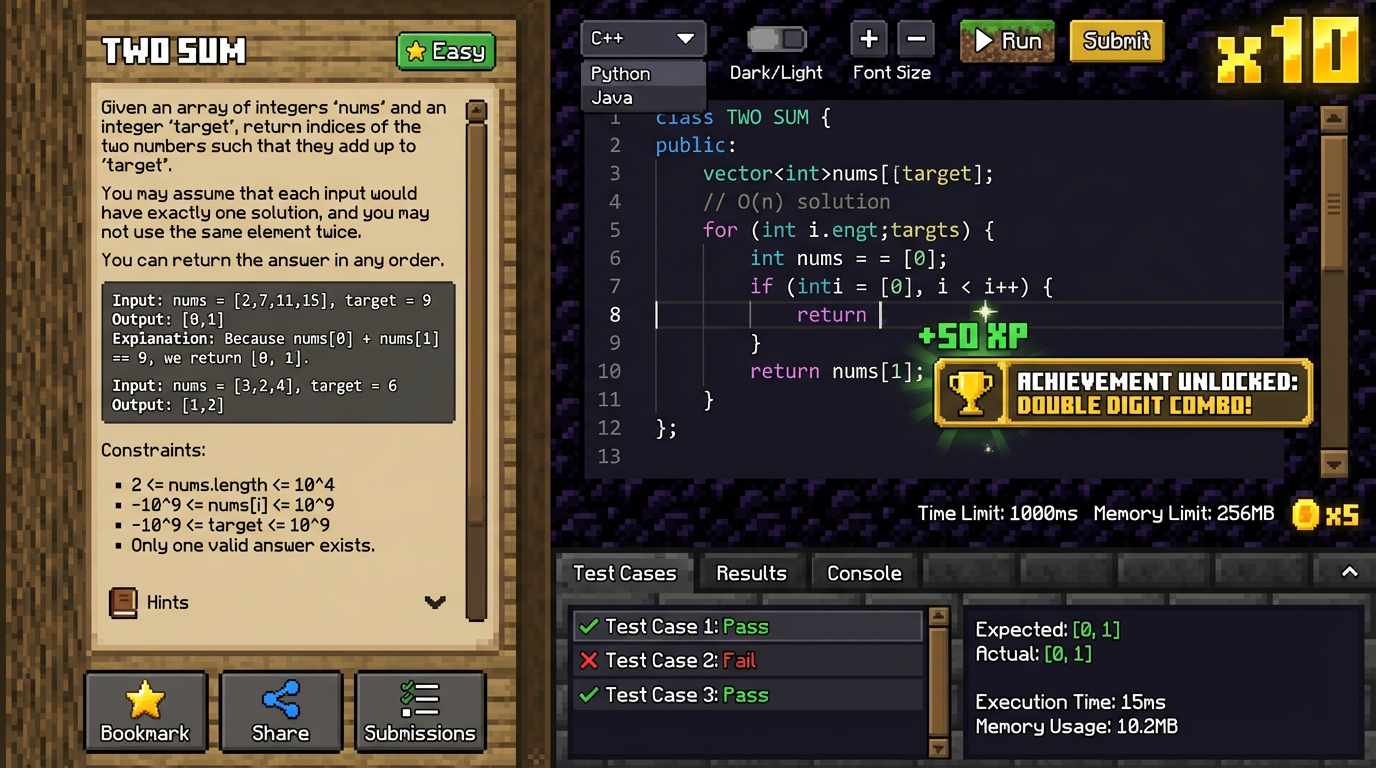The height and width of the screenshot is (768, 1376).
Task: Share the Two Sum problem
Action: tap(281, 711)
